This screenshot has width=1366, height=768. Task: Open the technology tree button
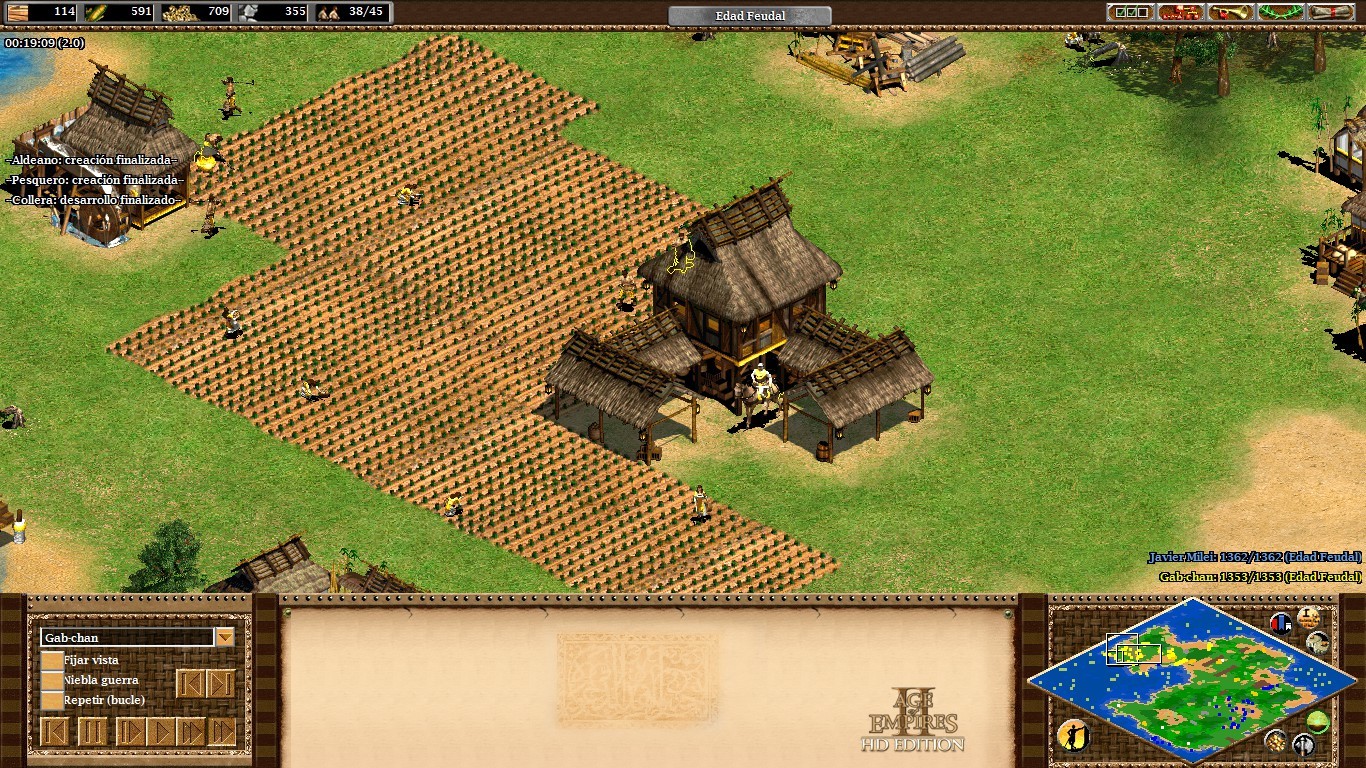(1181, 12)
